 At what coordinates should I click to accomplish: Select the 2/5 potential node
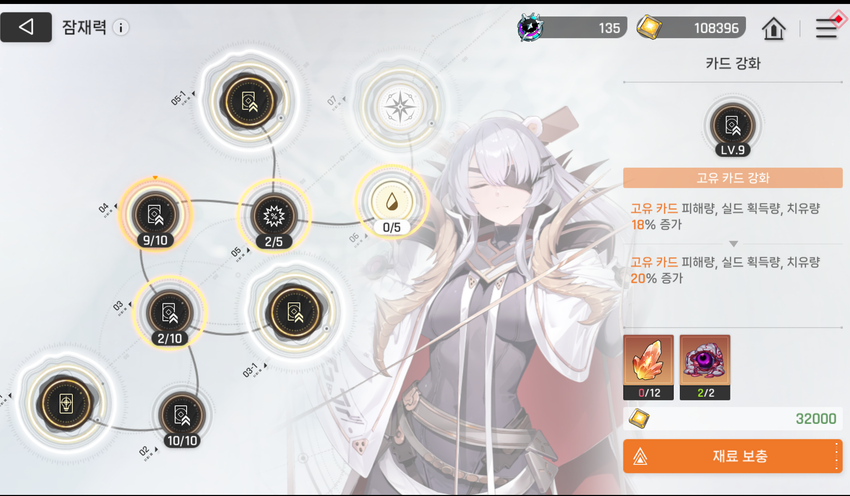coord(273,215)
